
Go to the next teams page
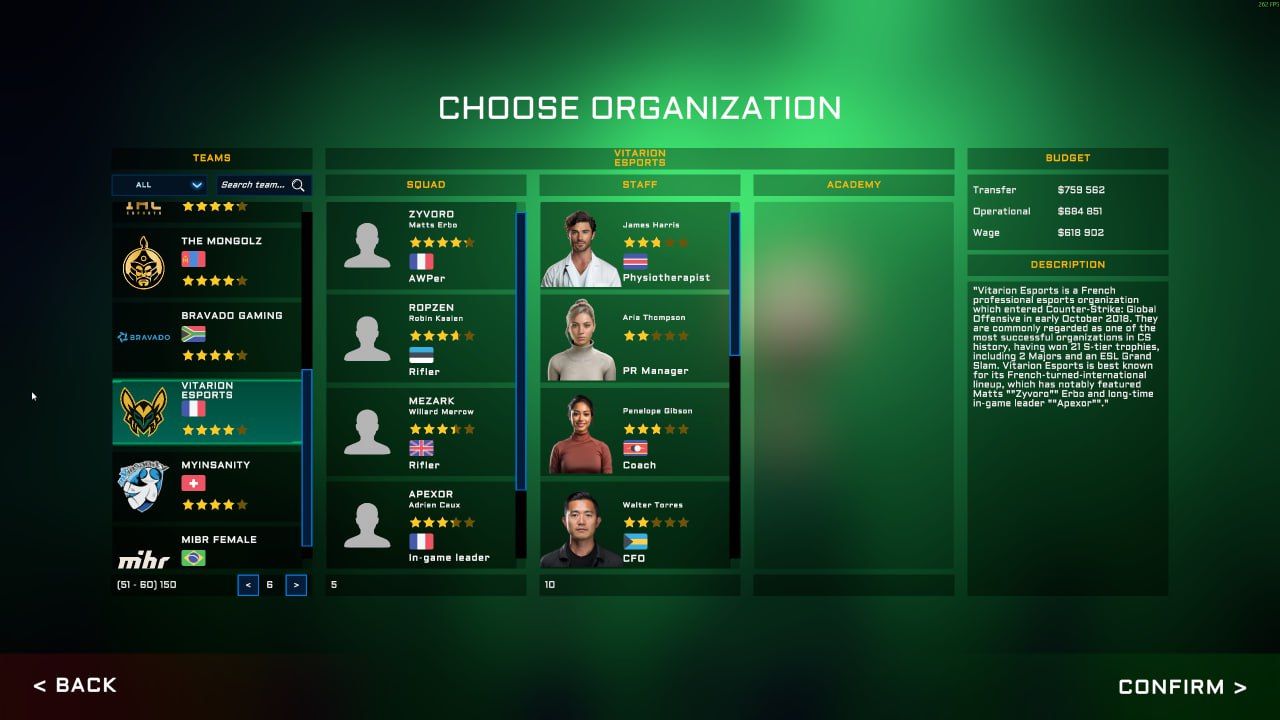tap(294, 585)
